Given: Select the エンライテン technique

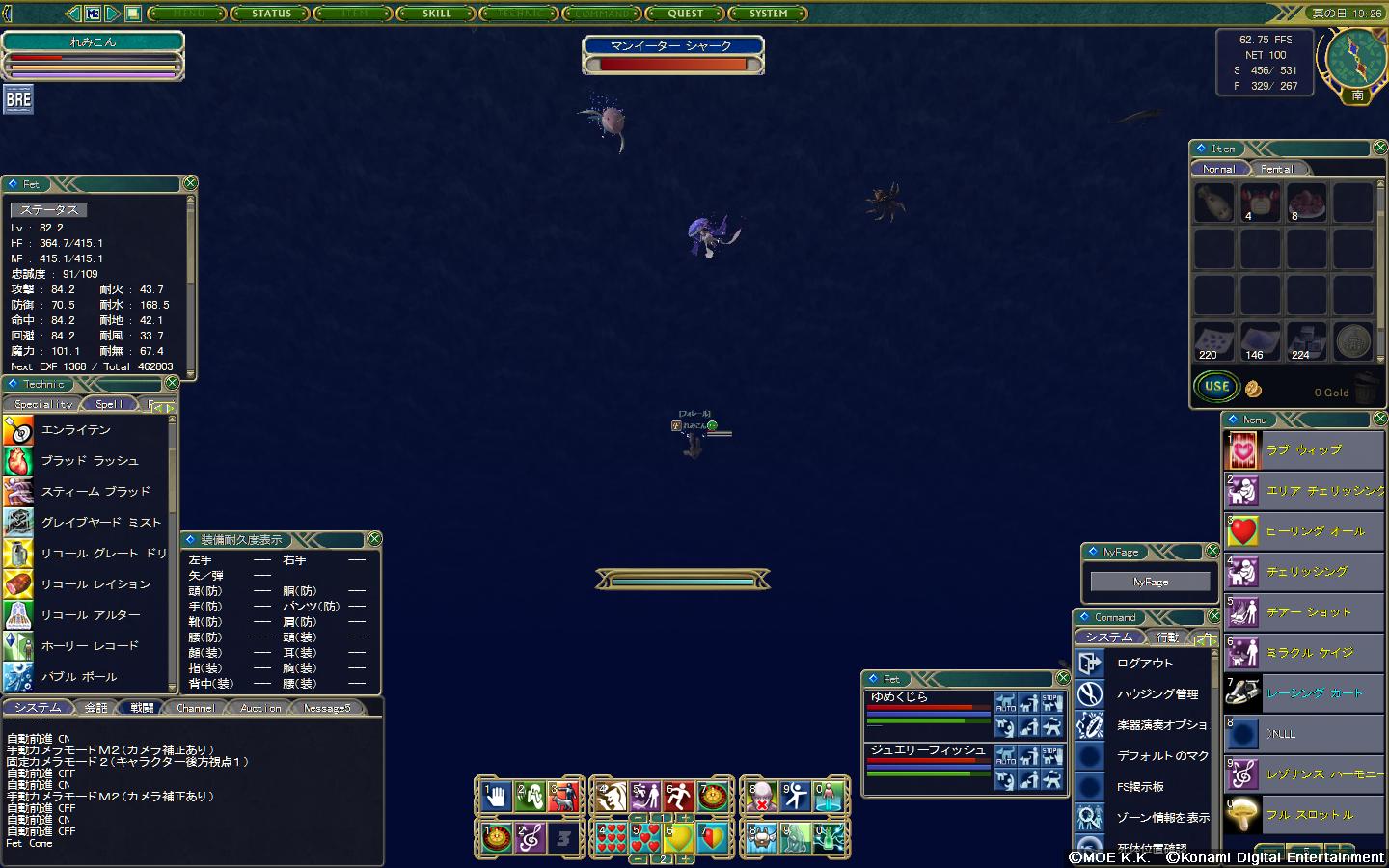Looking at the screenshot, I should (75, 430).
